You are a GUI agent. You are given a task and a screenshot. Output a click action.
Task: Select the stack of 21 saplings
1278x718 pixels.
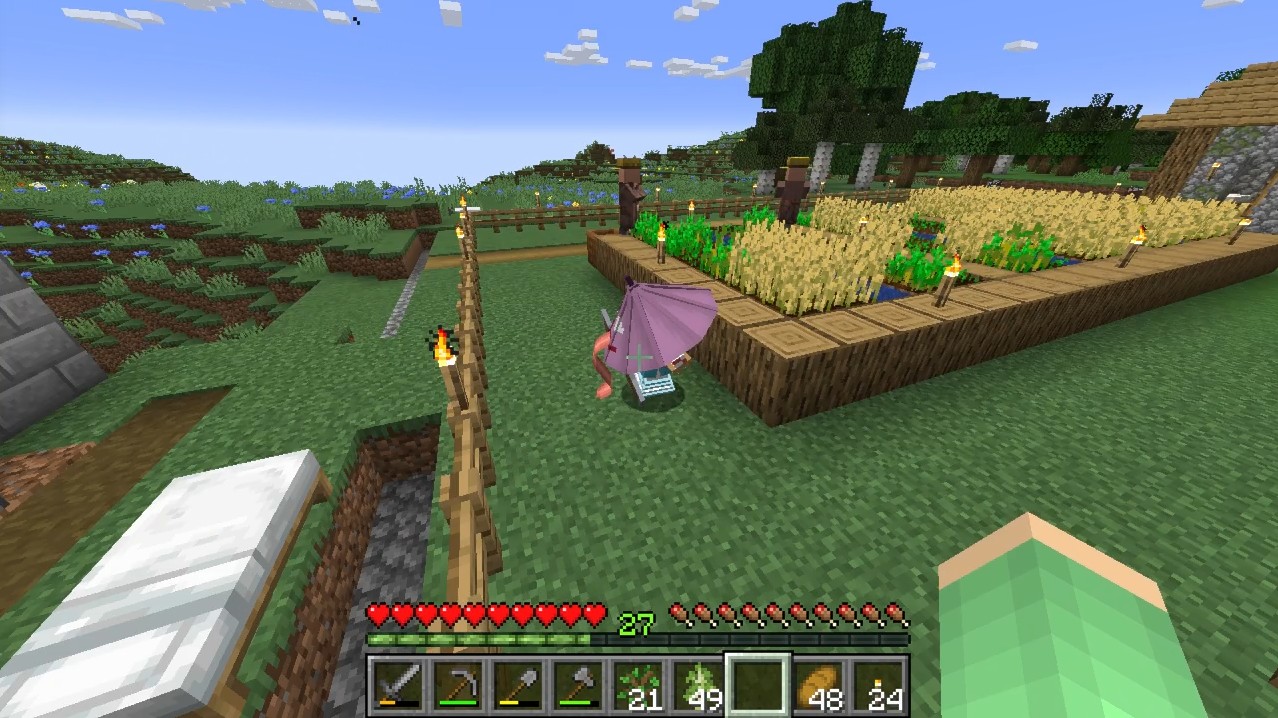pos(637,686)
